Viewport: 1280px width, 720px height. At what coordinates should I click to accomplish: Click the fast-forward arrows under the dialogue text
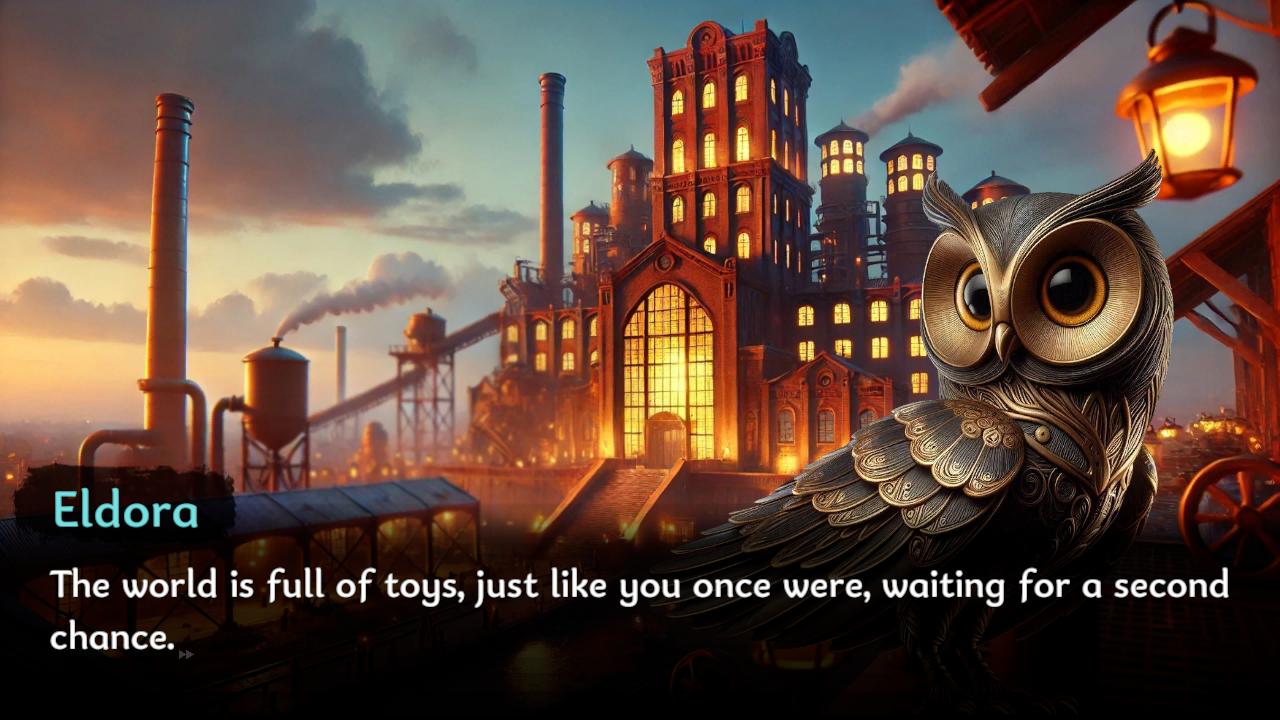point(185,654)
